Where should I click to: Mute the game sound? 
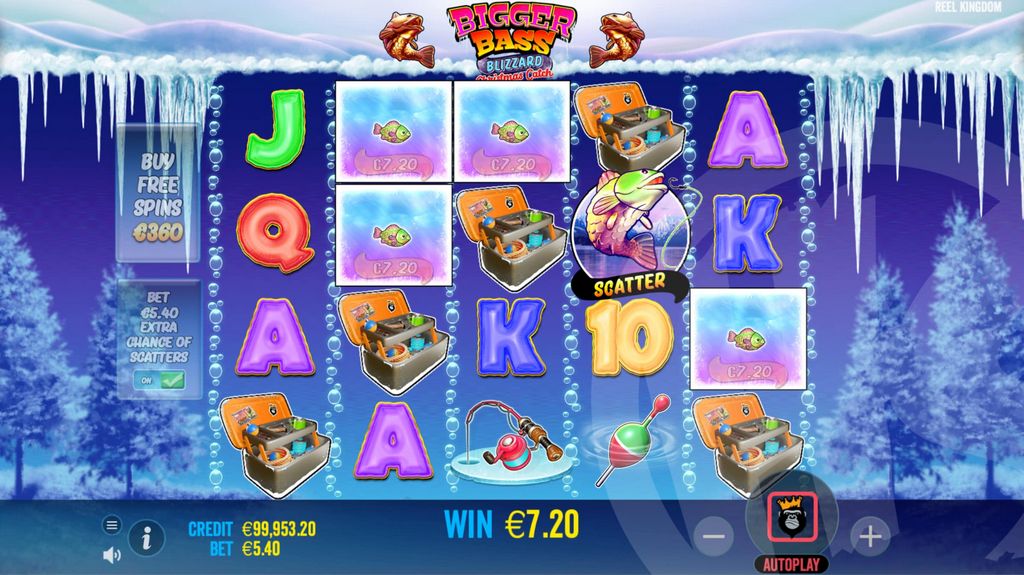[112, 553]
